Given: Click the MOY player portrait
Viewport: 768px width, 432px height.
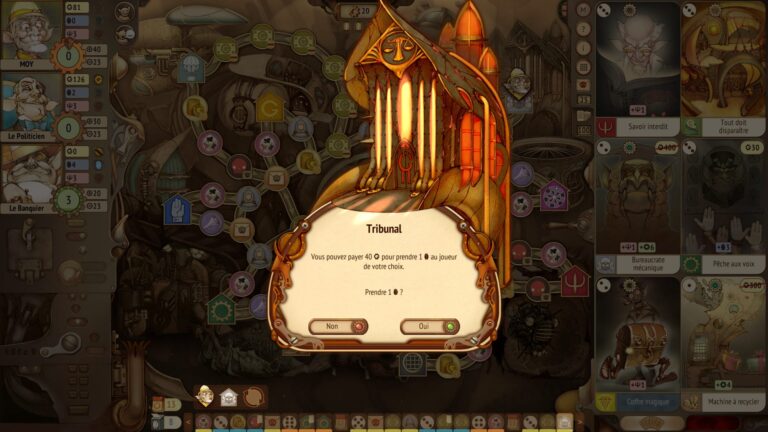Looking at the screenshot, I should [x=30, y=32].
